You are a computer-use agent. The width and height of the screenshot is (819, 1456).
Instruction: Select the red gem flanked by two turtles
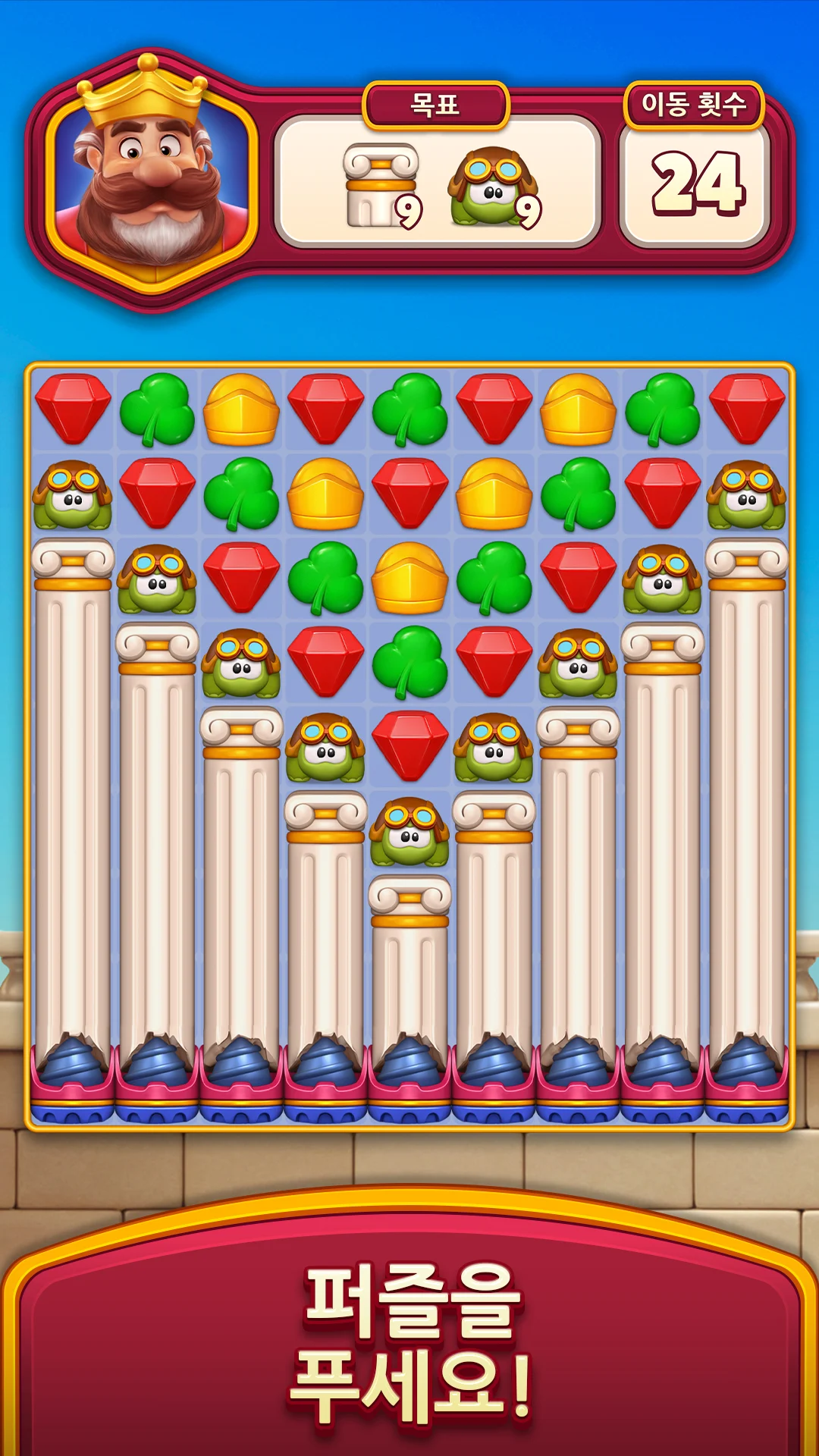[409, 745]
